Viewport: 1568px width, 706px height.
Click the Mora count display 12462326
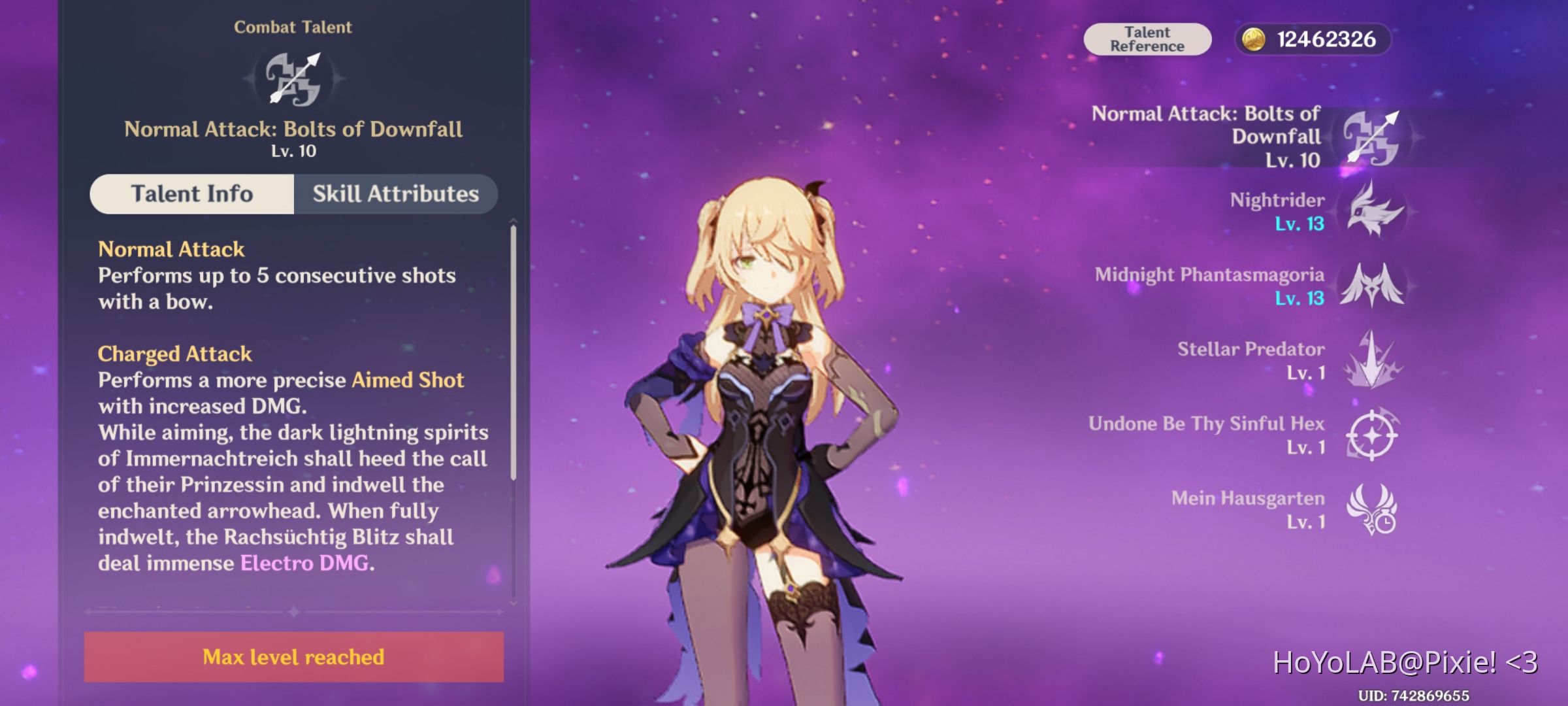coord(1326,39)
